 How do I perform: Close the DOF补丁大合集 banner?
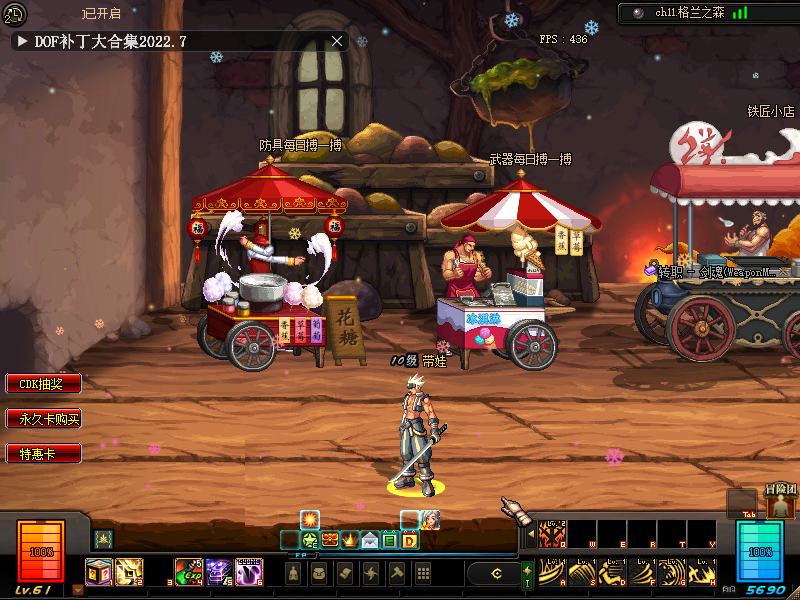tap(337, 41)
